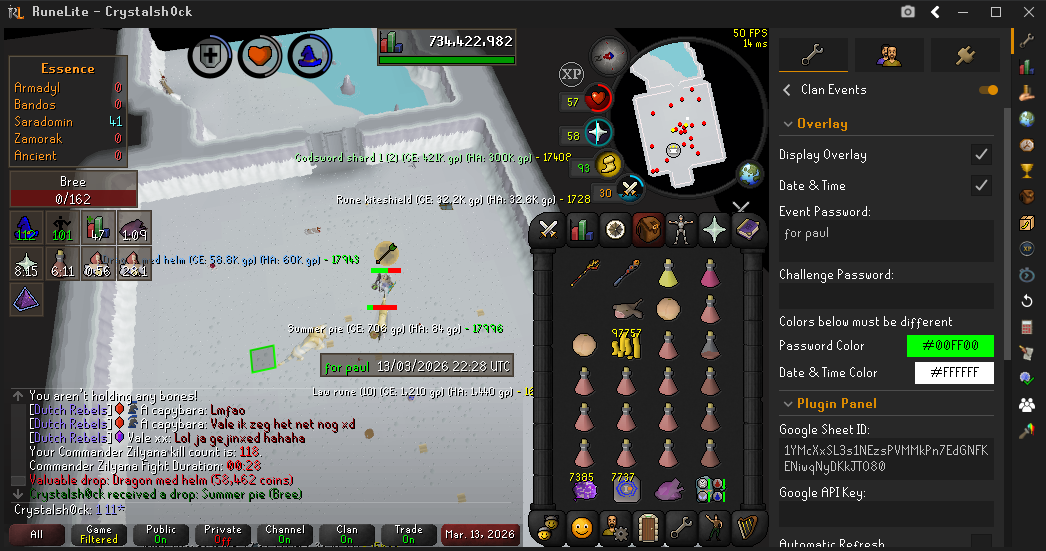Toggle the Display Overlay checkbox
This screenshot has height=551, width=1046.
coord(981,155)
